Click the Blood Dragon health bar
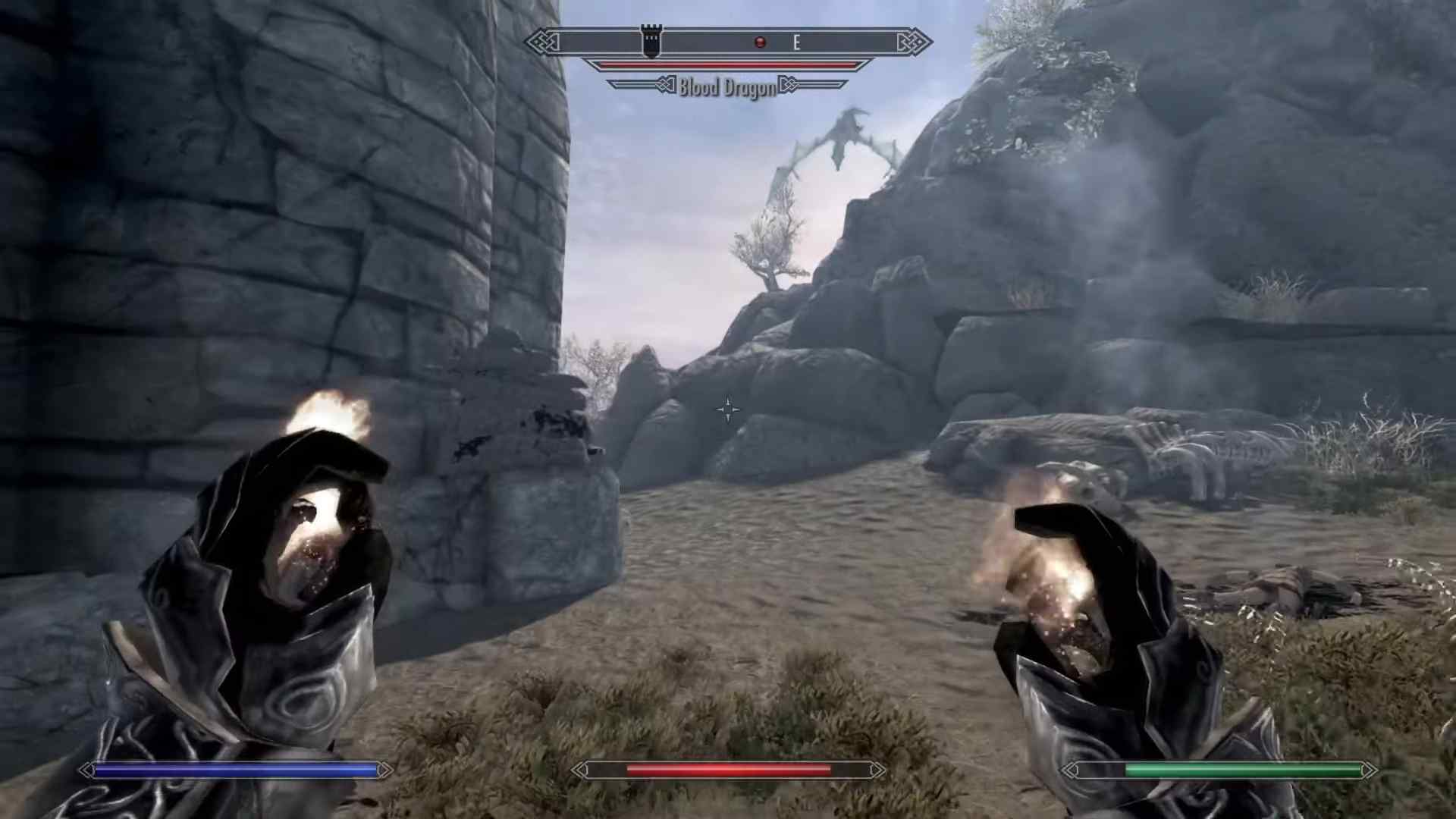The width and height of the screenshot is (1456, 819). point(726,66)
